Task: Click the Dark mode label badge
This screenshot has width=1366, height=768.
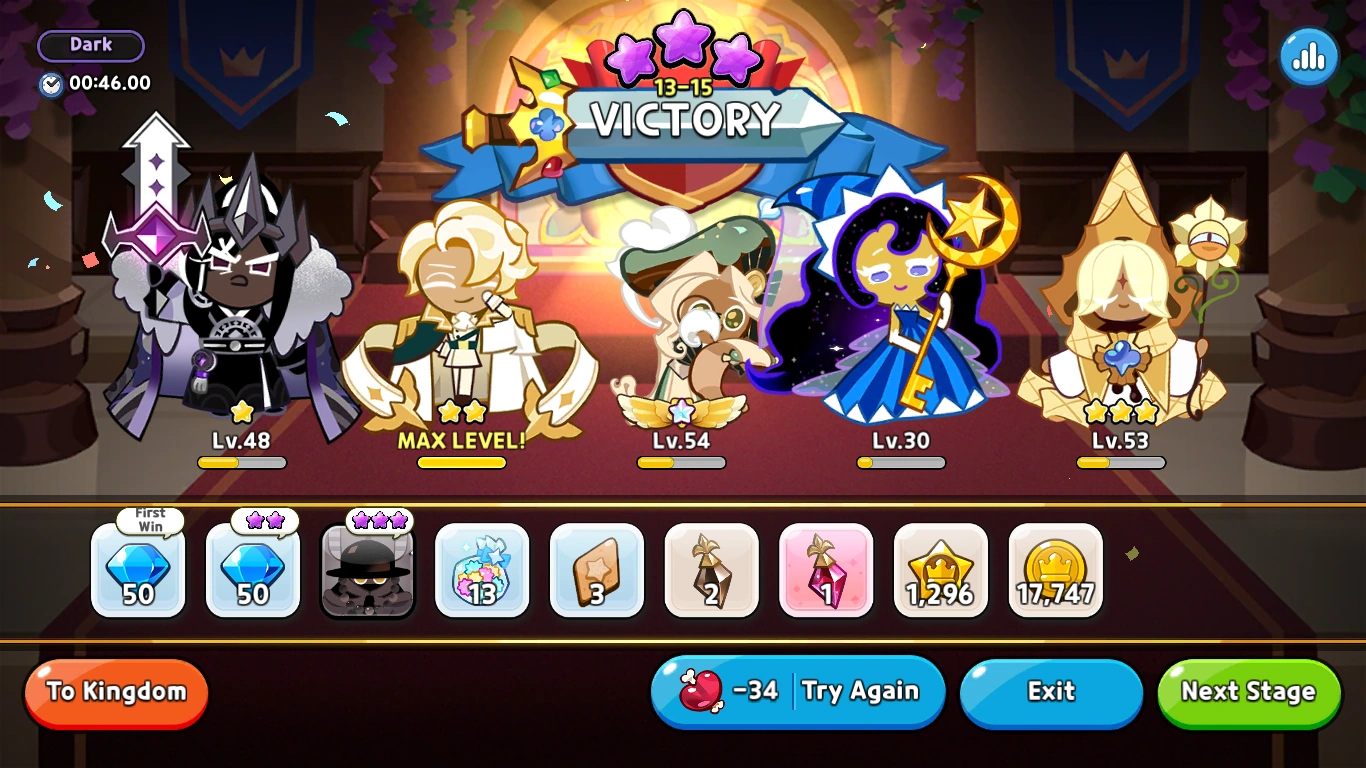Action: (90, 44)
